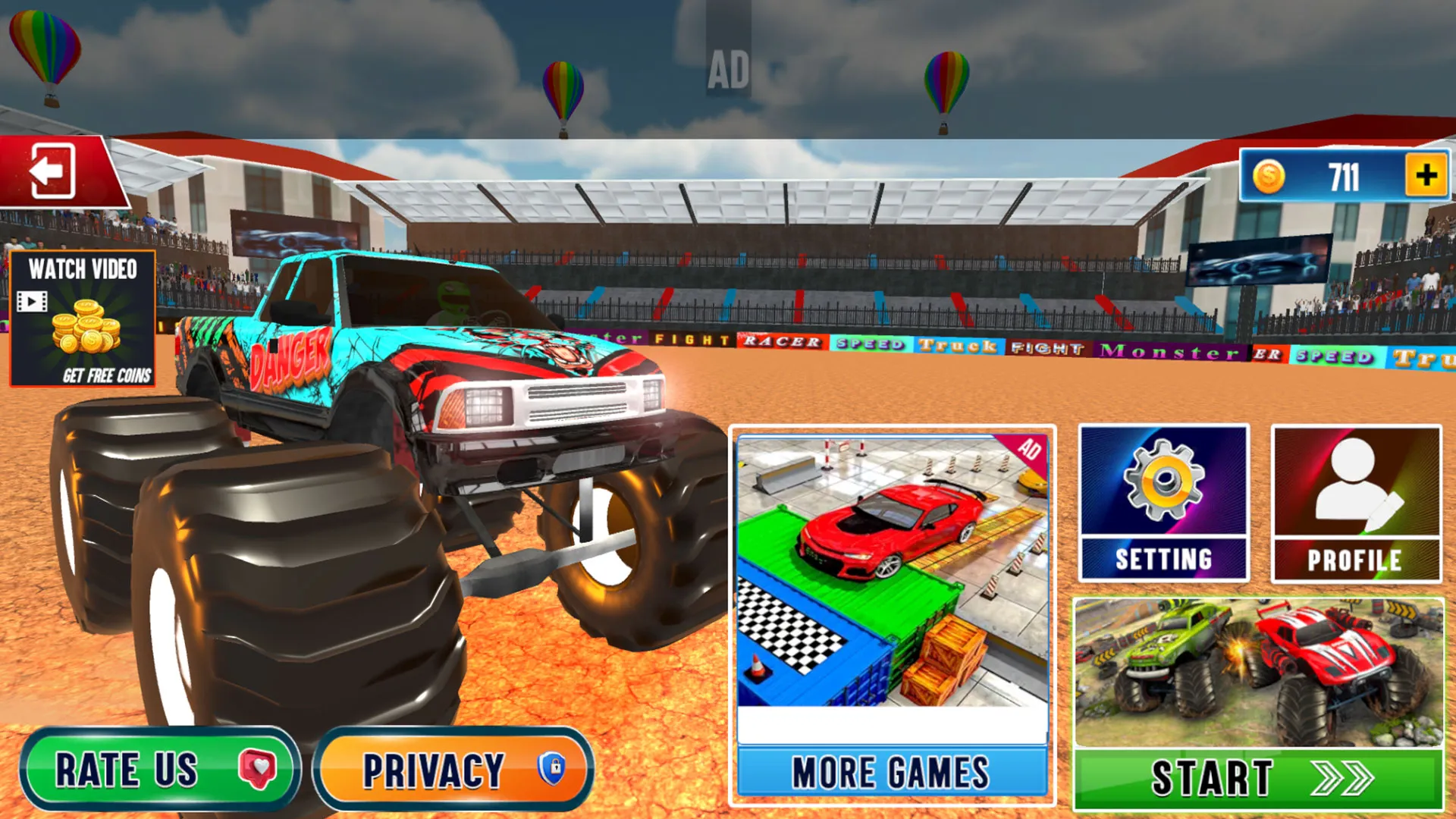The image size is (1456, 819).
Task: Start the monster truck game
Action: (1259, 778)
